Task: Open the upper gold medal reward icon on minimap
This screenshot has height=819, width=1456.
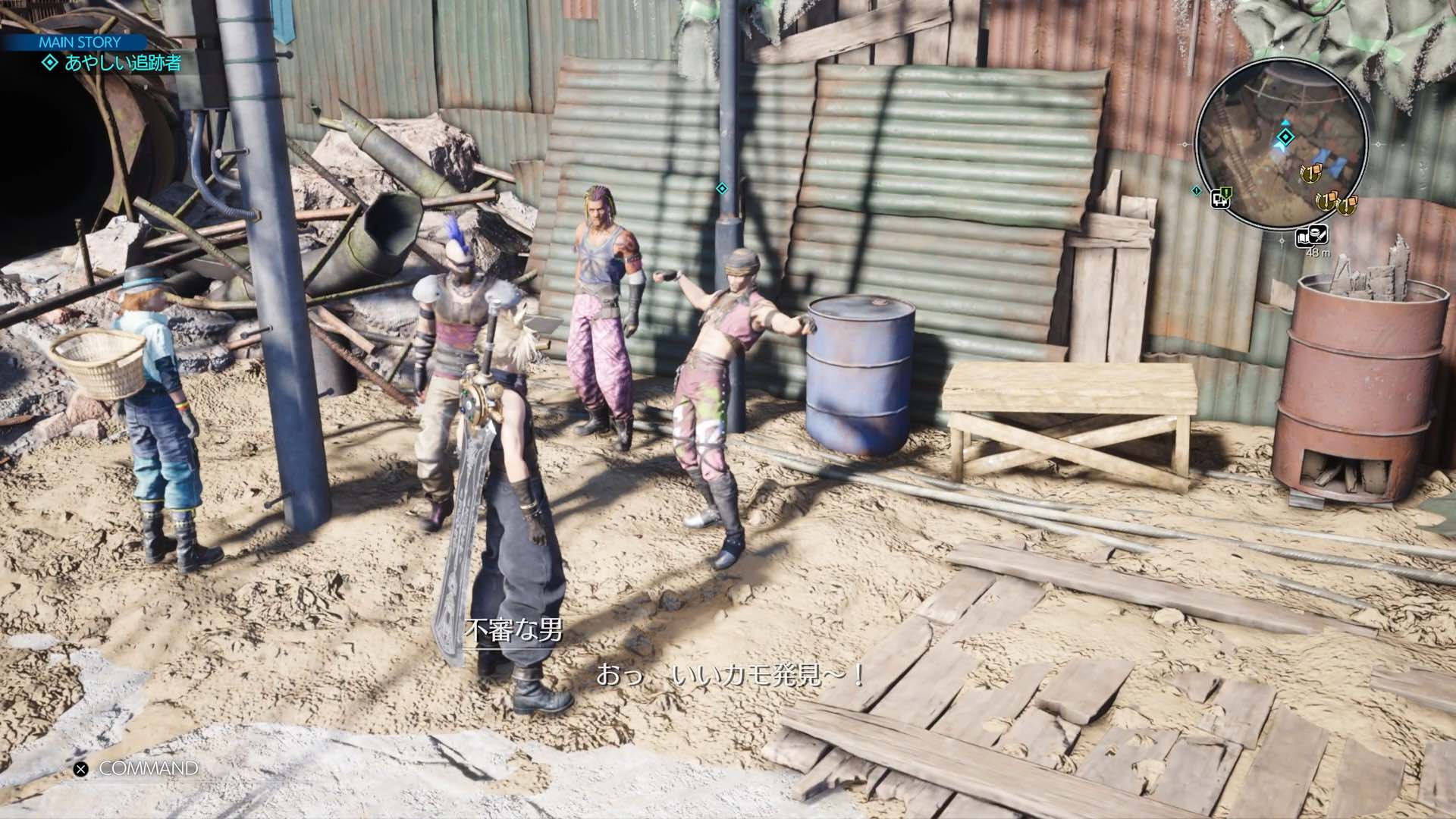Action: [x=1310, y=173]
